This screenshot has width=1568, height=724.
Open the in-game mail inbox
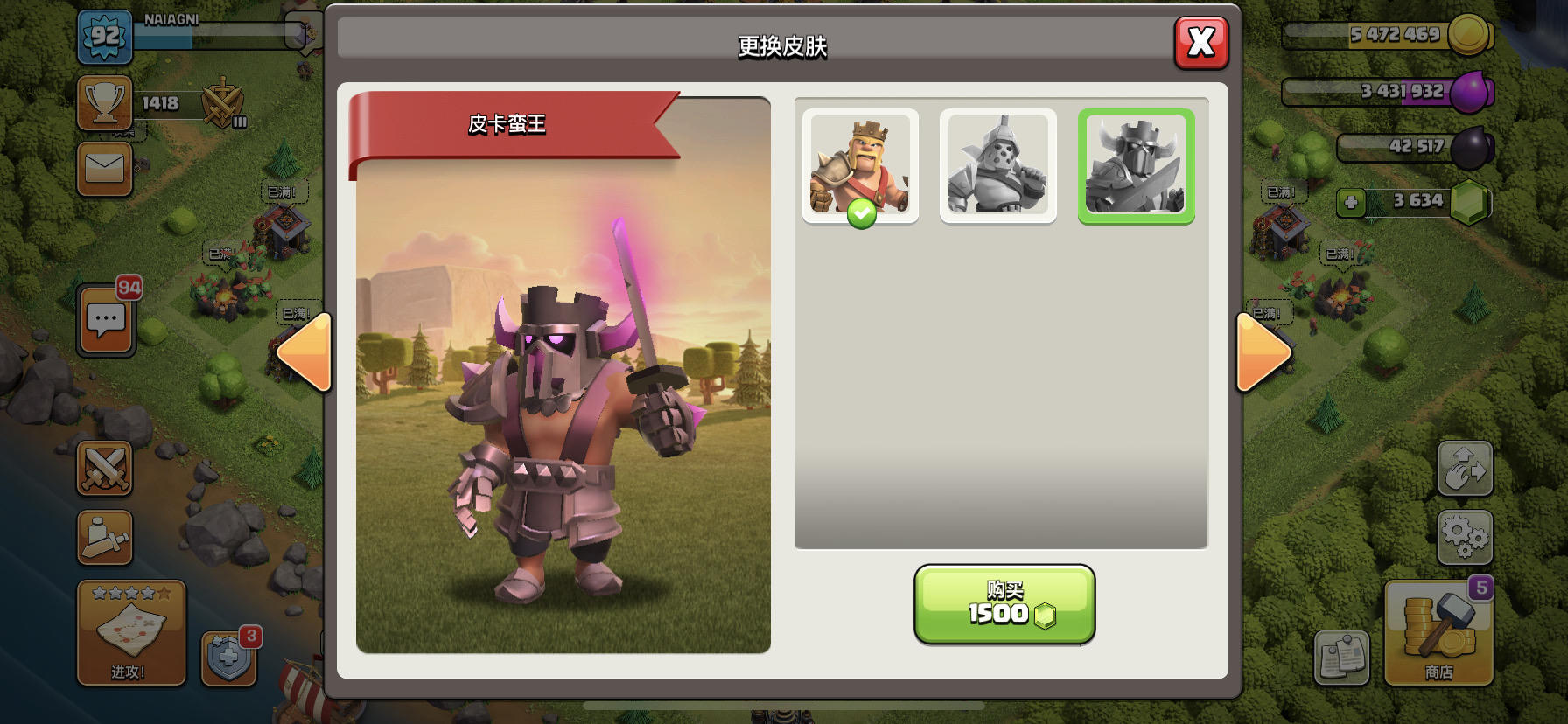(x=105, y=169)
